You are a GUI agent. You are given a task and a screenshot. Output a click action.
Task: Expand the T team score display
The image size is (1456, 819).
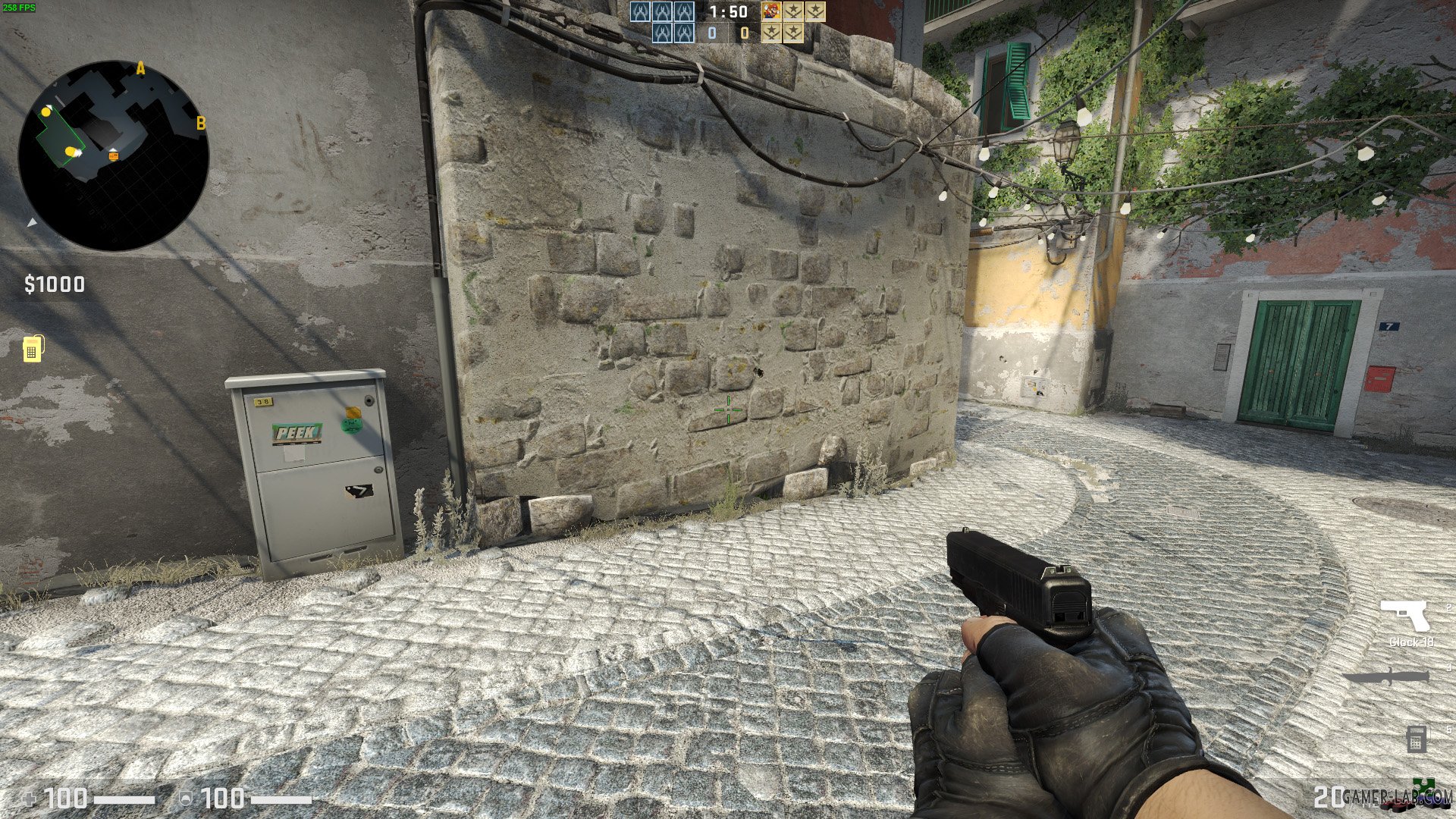[x=745, y=33]
